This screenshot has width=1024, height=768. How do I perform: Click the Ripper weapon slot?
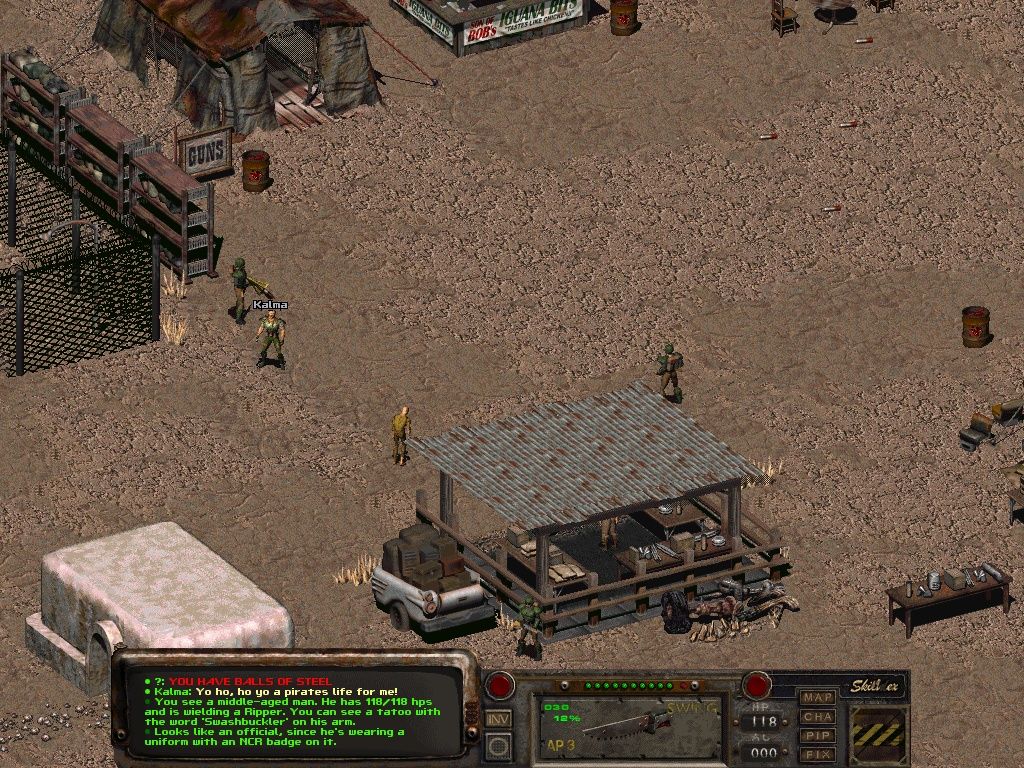[x=627, y=726]
